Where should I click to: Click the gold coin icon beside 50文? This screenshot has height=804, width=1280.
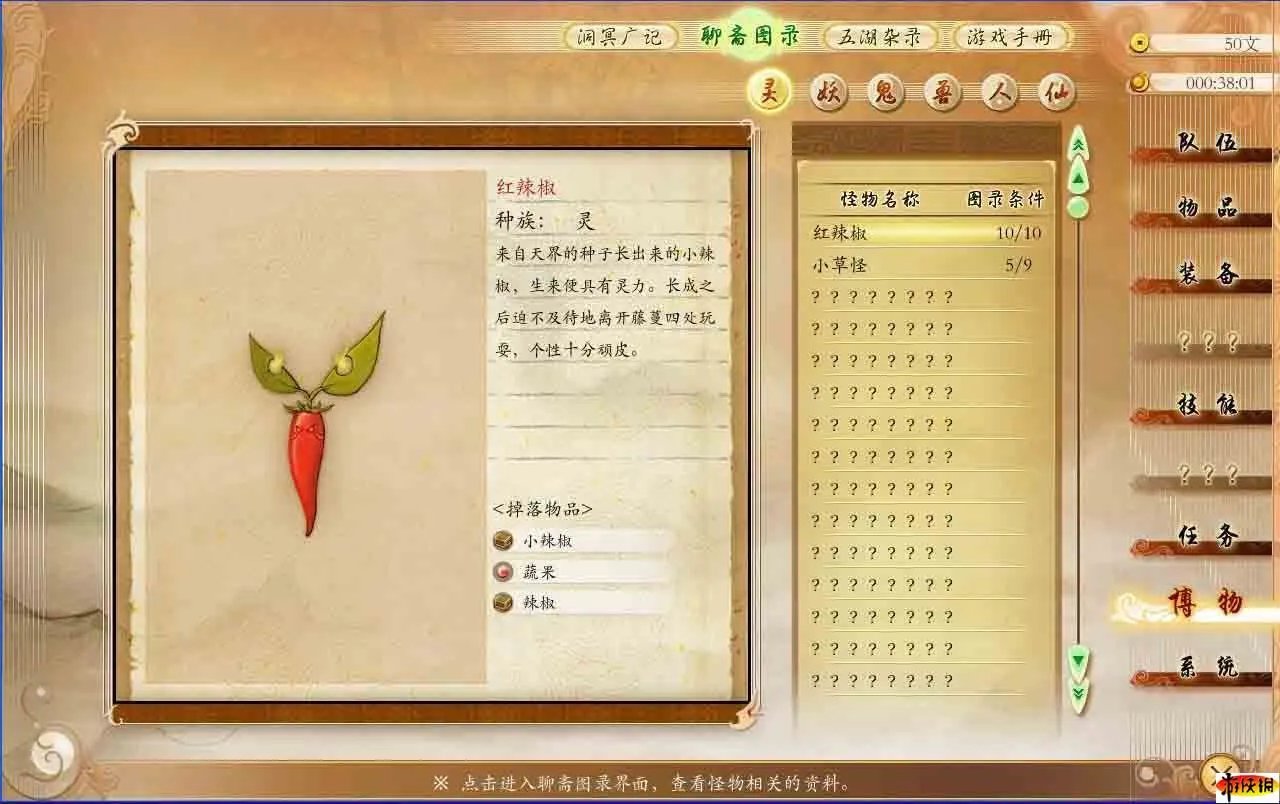coord(1140,42)
